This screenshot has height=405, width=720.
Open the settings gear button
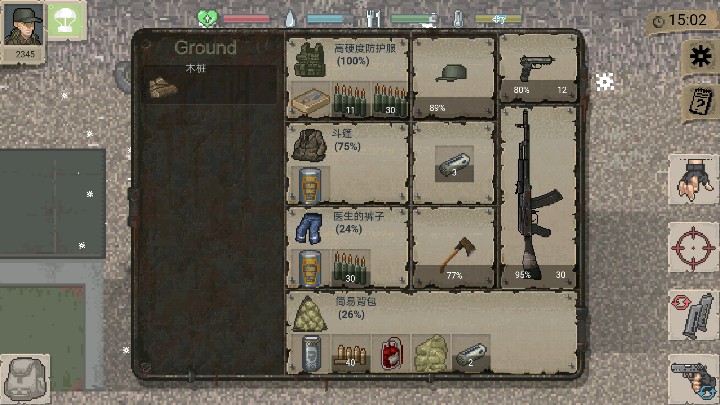[x=698, y=58]
